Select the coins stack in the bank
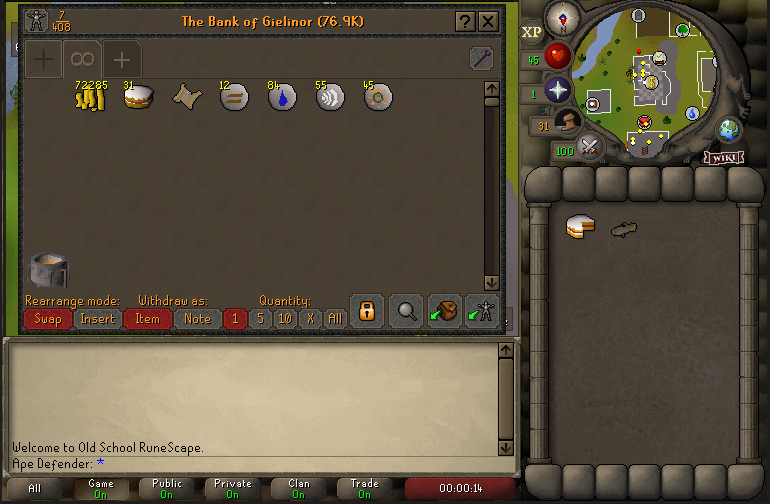 pos(90,98)
